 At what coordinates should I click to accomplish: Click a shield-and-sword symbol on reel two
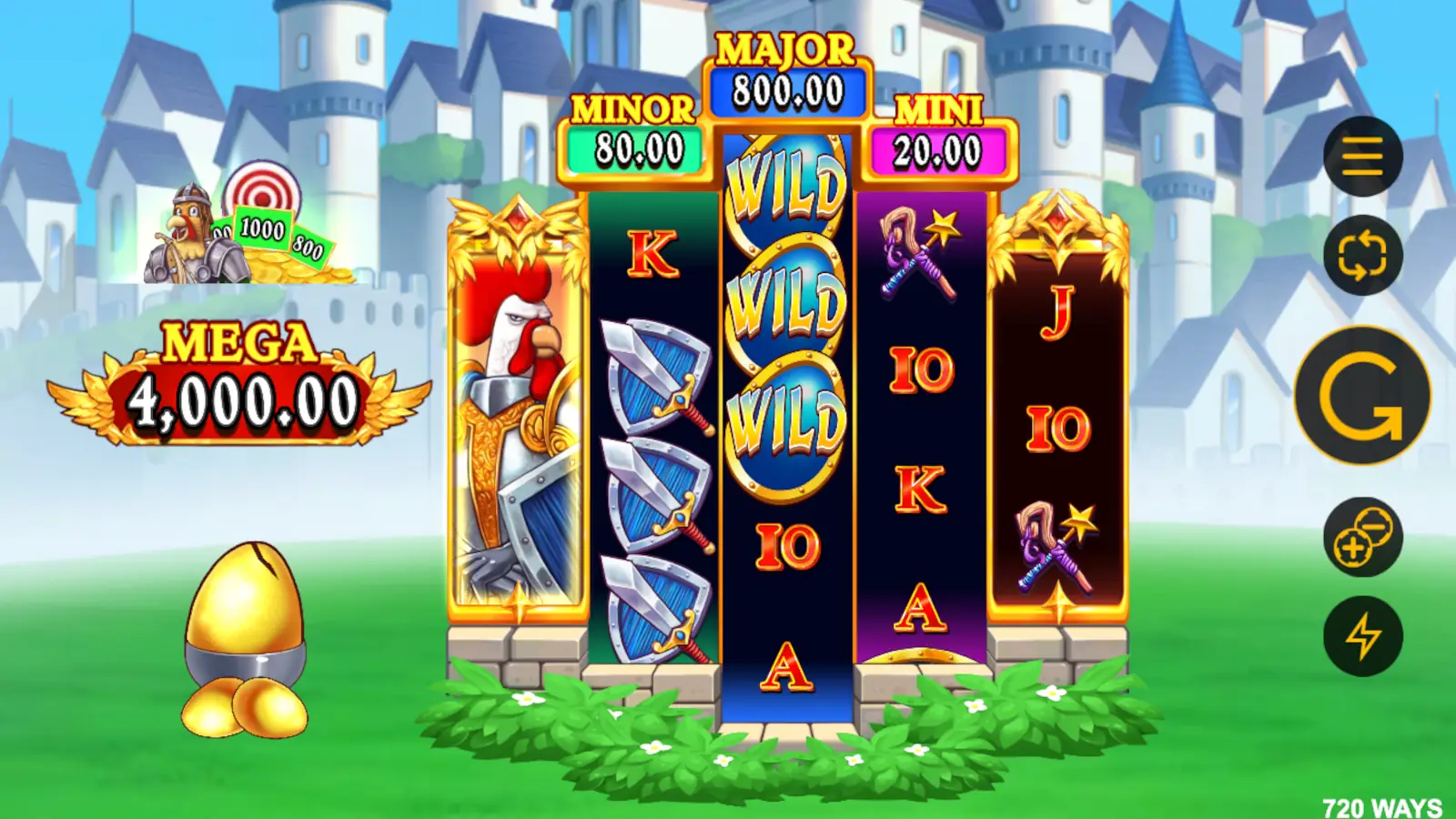click(x=651, y=373)
